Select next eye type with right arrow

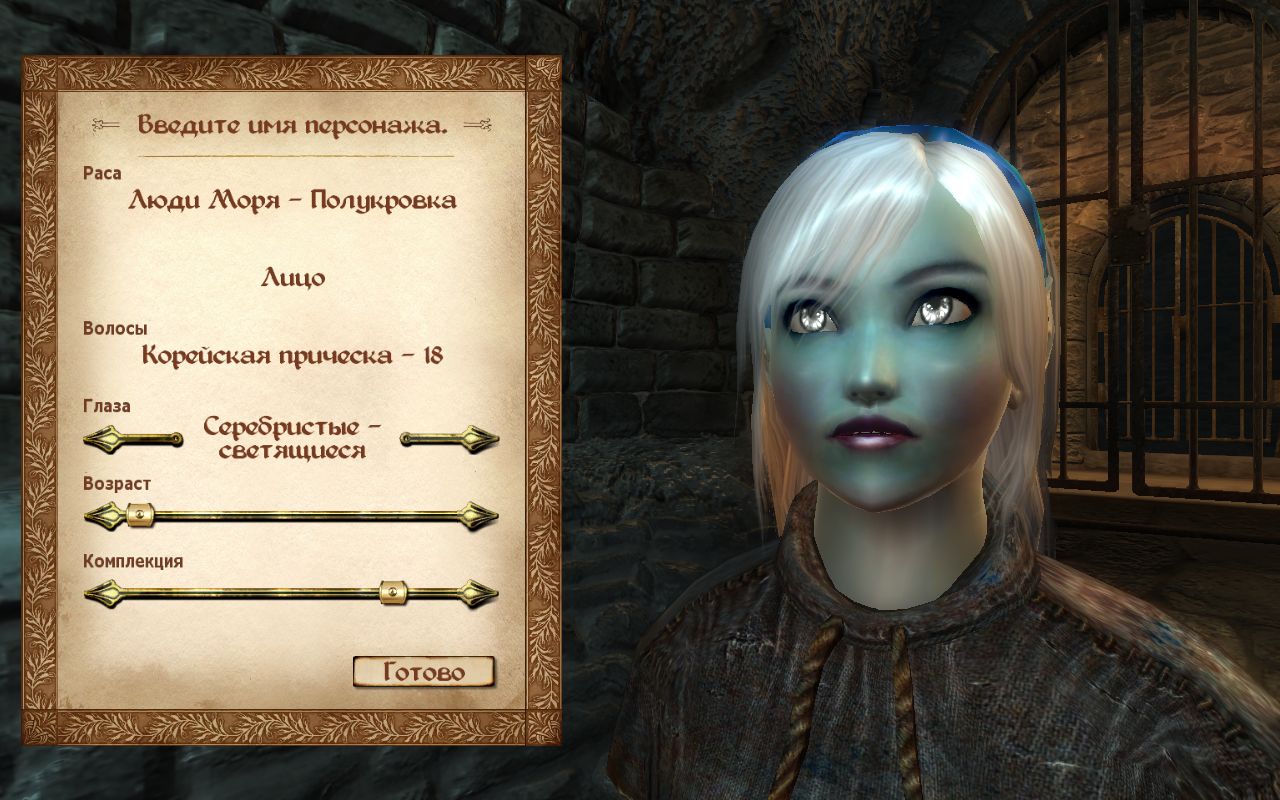(x=451, y=438)
